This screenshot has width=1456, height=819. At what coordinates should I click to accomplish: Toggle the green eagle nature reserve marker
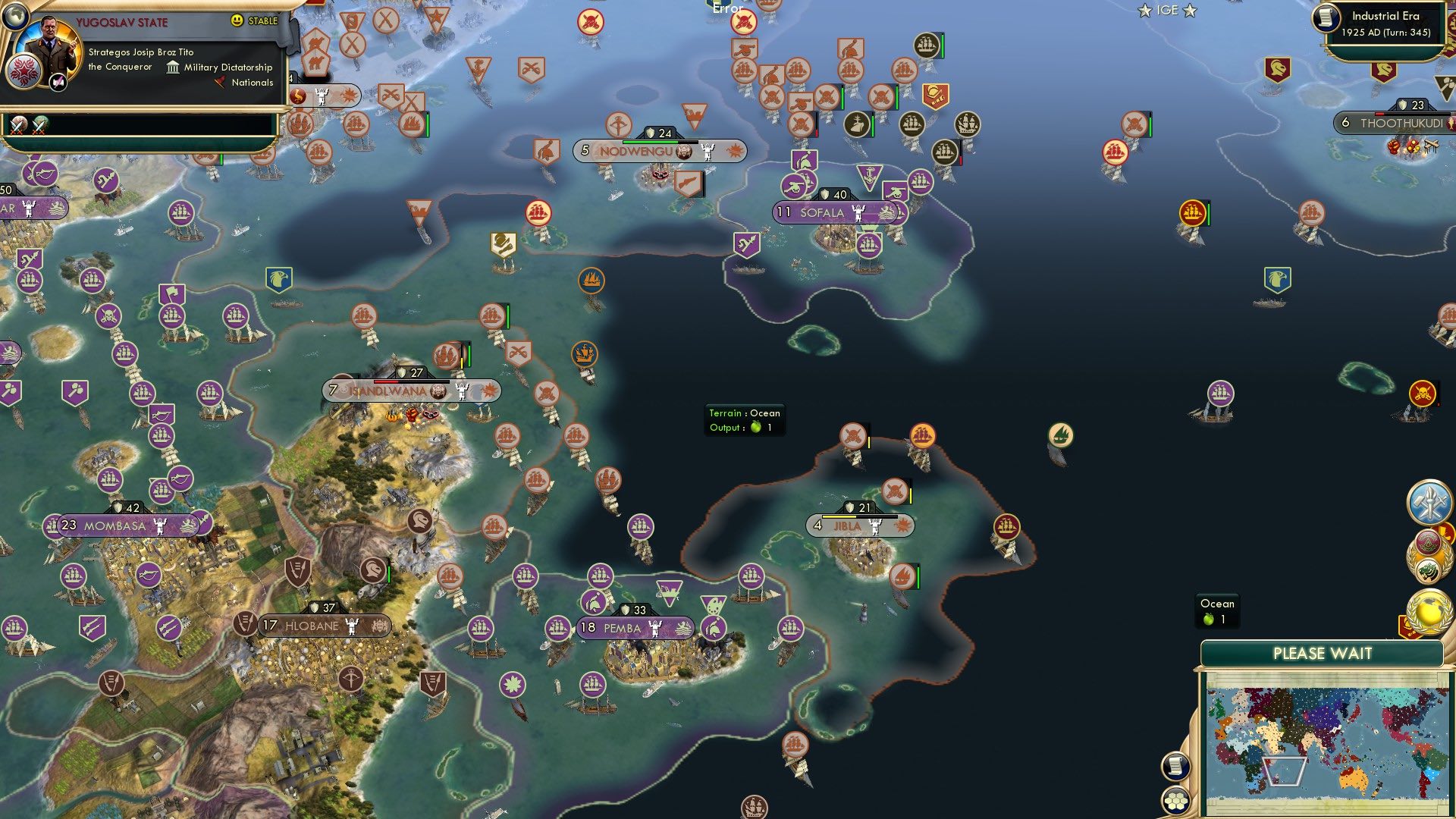pos(278,280)
